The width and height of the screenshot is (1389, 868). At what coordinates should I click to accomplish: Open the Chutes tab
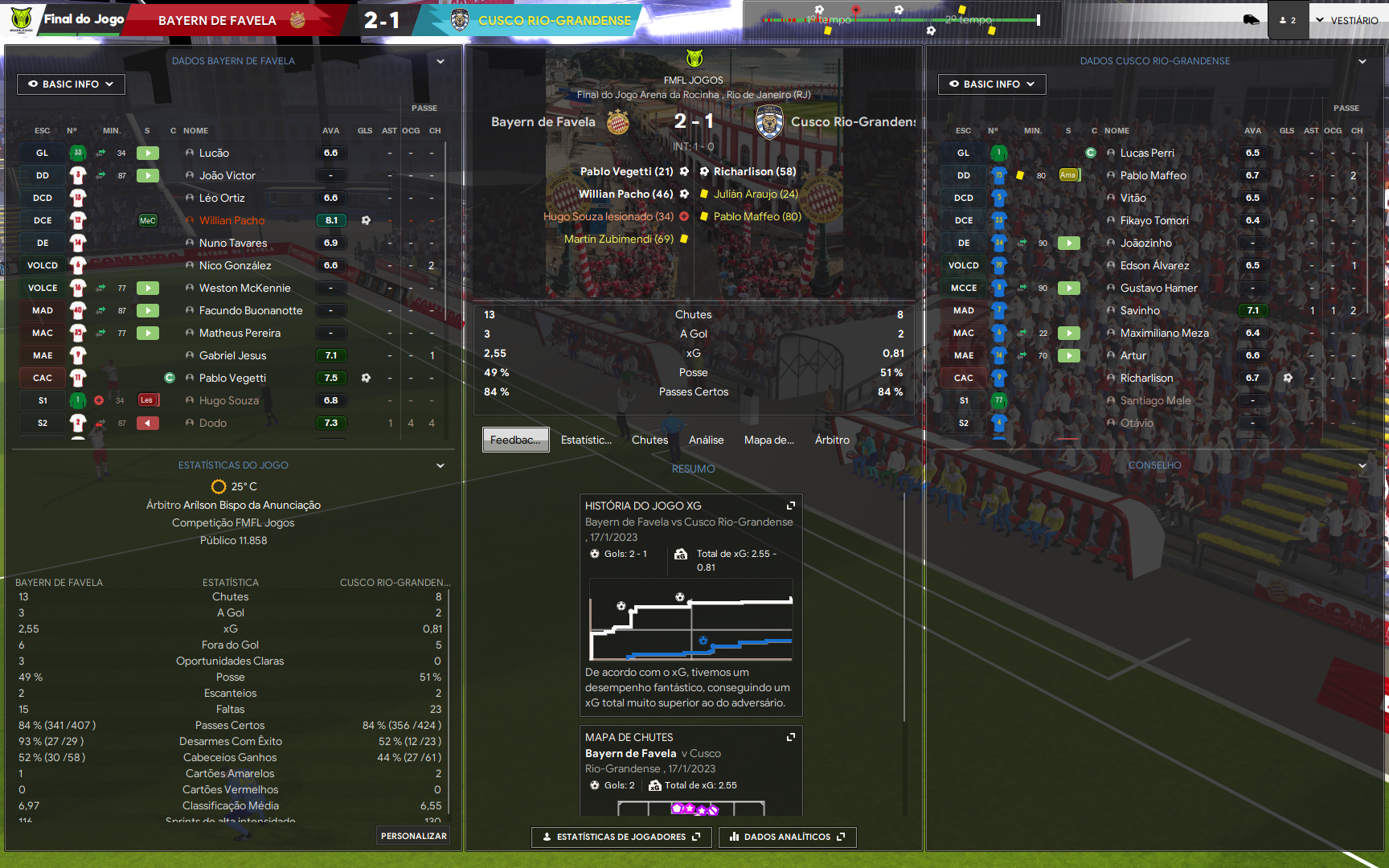tap(649, 440)
